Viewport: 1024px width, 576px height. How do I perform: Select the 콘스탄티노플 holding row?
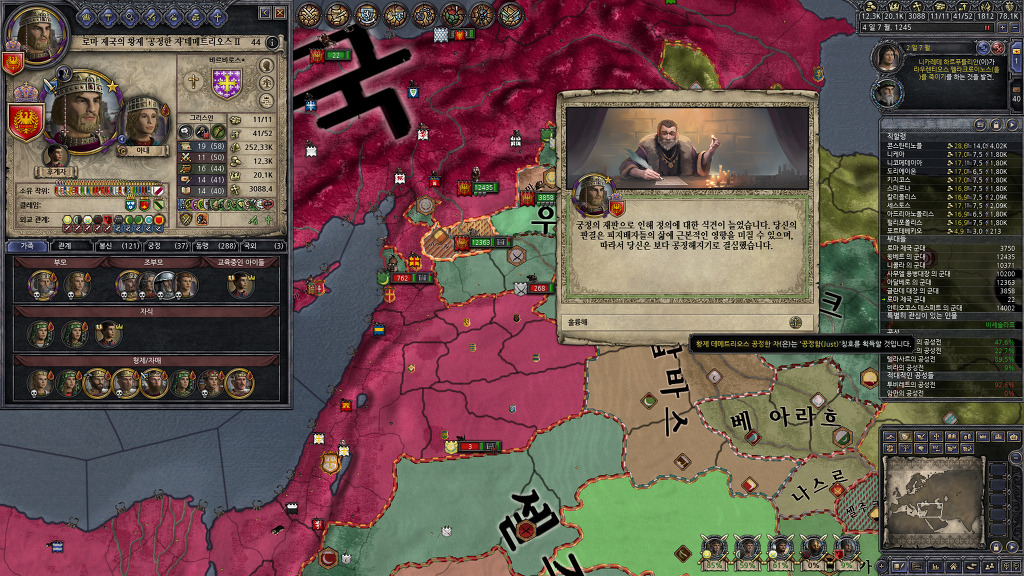click(912, 146)
